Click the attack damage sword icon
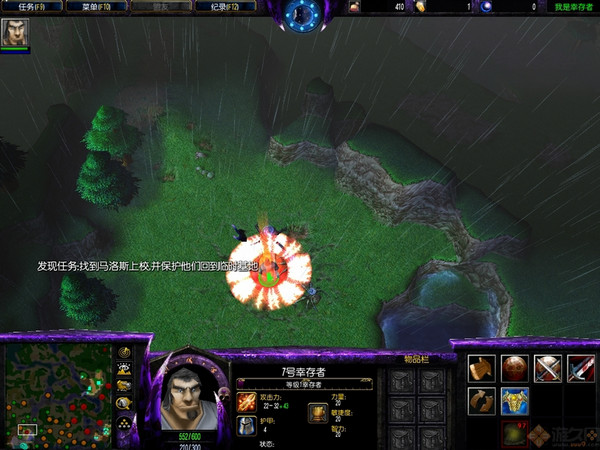600x450 pixels. pos(246,400)
